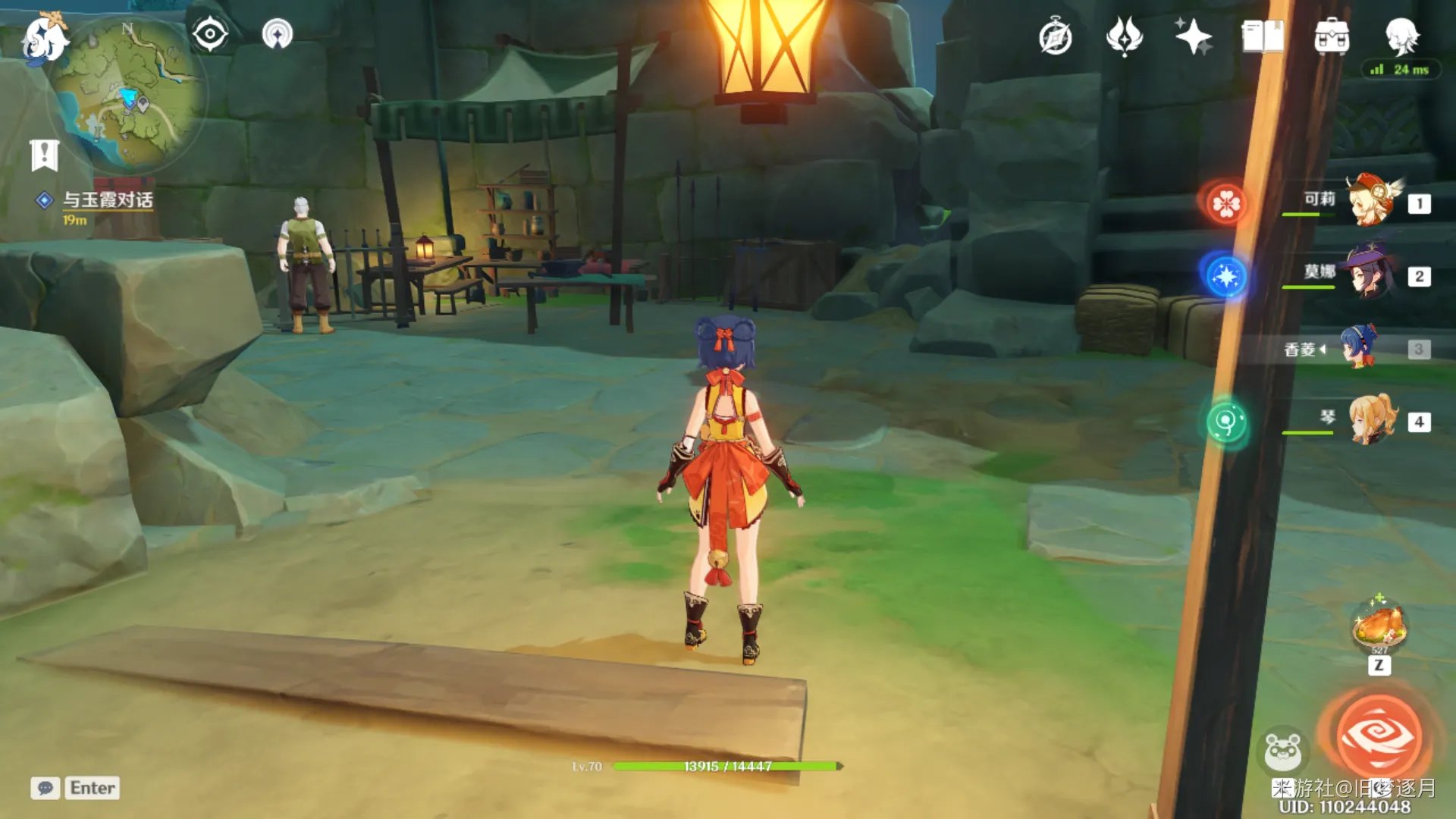1456x819 pixels.
Task: Toggle the elemental sight eye icon
Action: [x=210, y=35]
